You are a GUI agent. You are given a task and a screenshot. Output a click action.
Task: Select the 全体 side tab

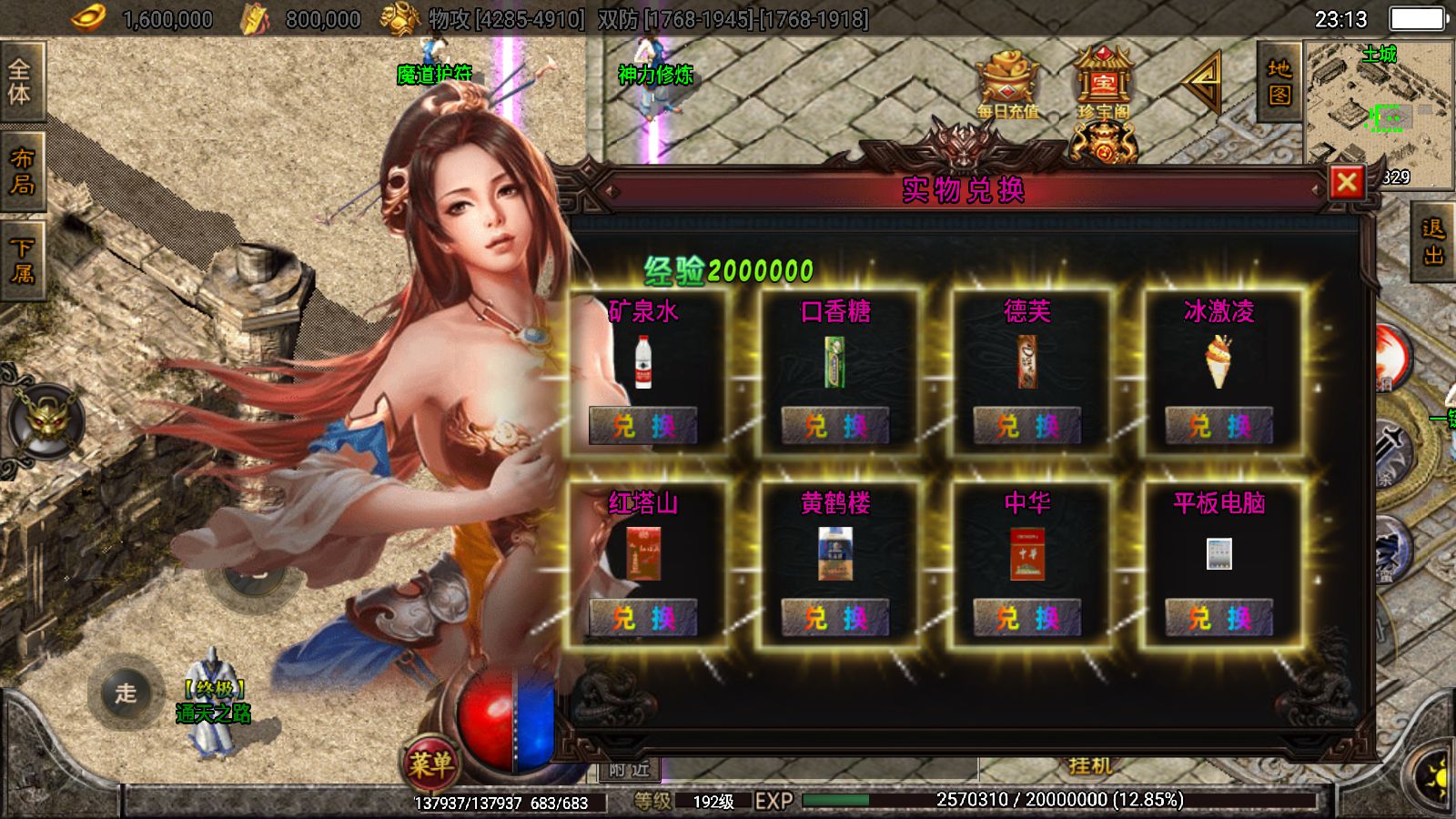pyautogui.click(x=21, y=82)
